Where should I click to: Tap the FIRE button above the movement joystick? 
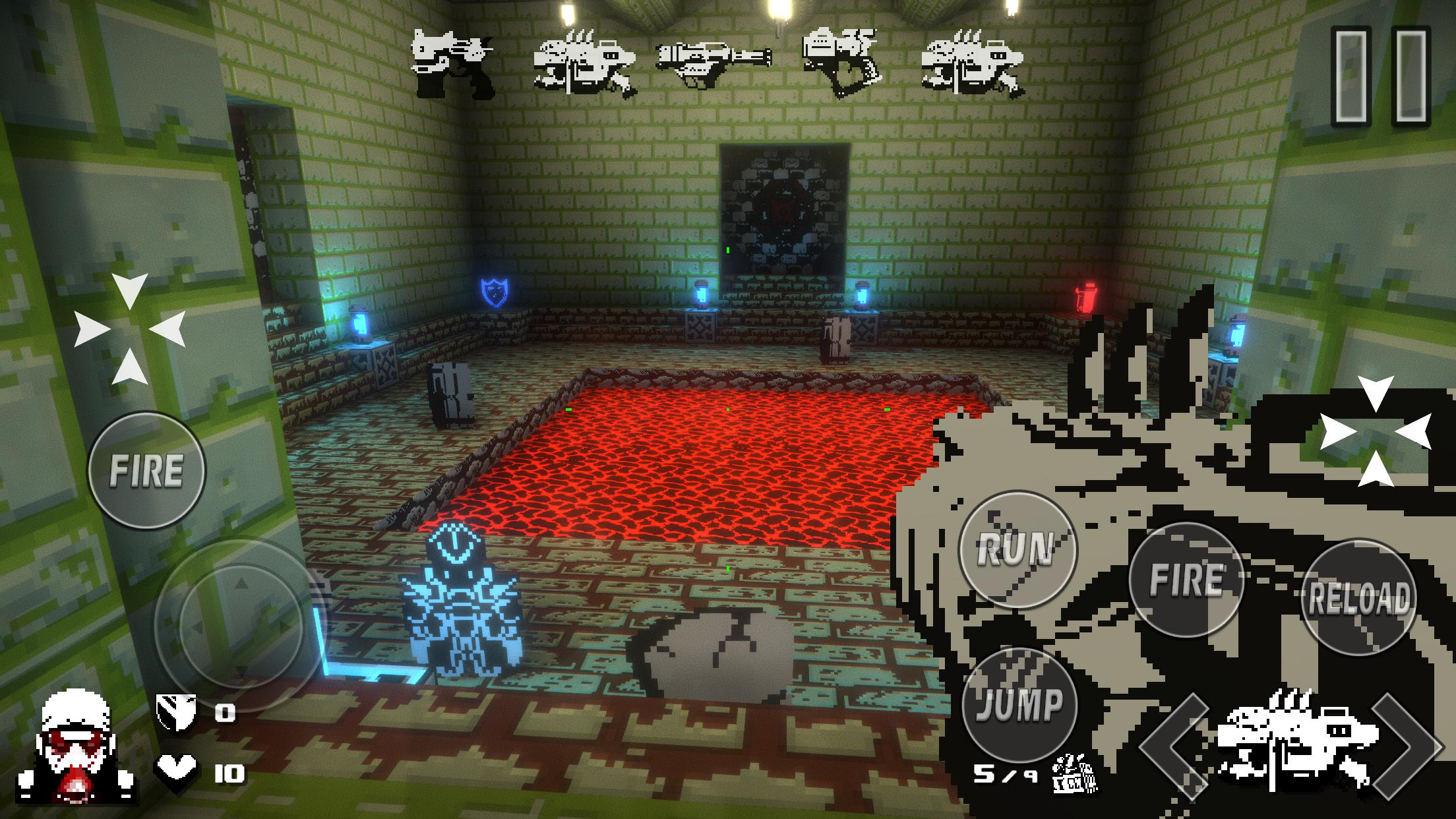tap(146, 470)
